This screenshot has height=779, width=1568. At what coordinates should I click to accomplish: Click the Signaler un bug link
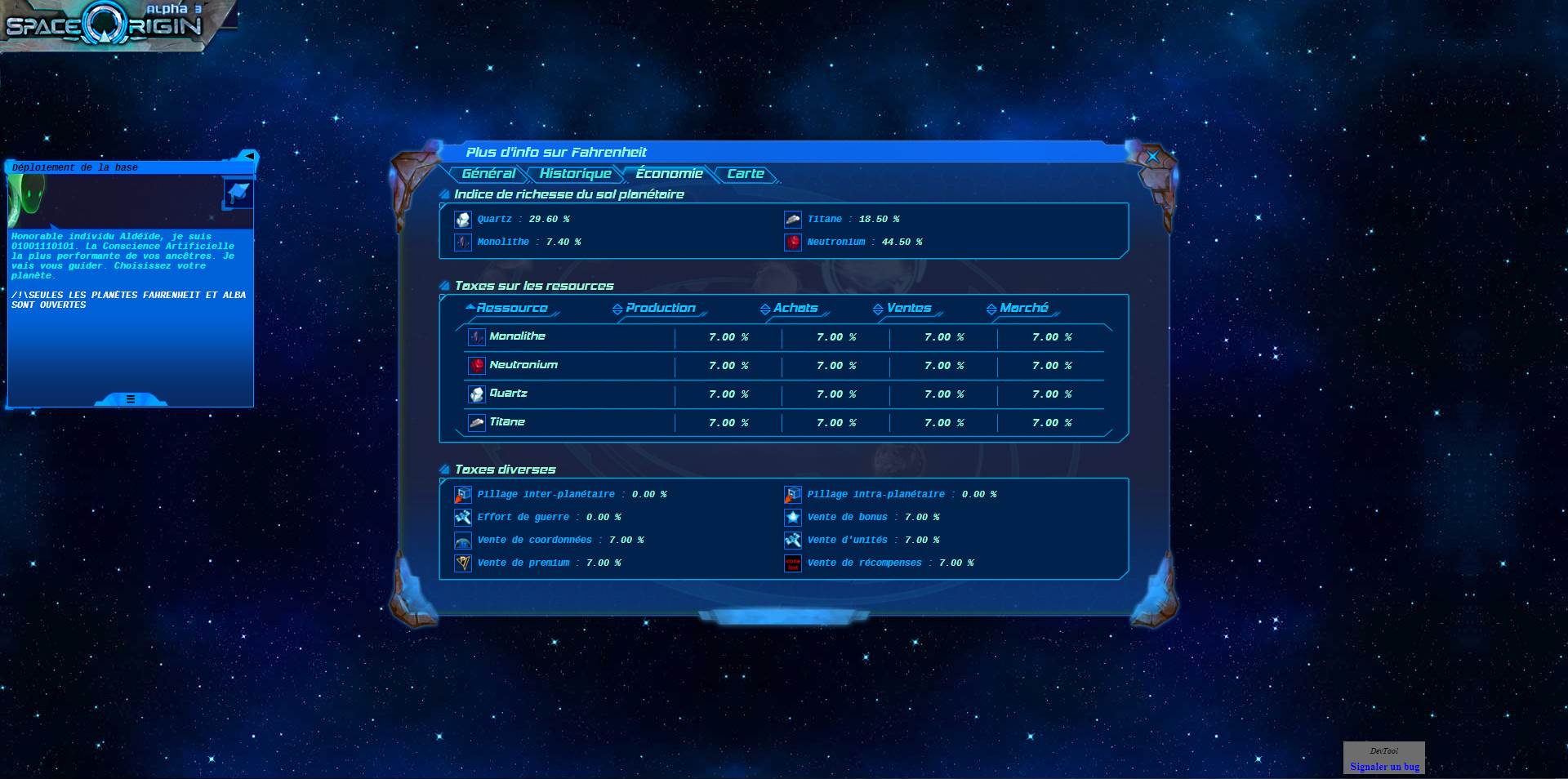pos(1384,767)
